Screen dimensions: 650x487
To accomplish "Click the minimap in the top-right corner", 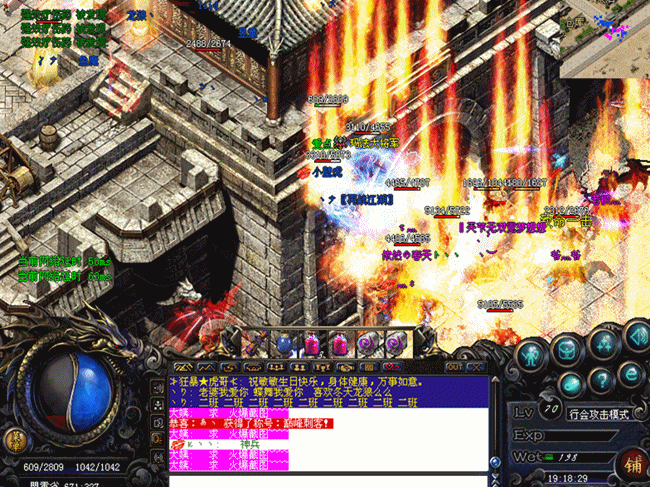I will click(x=604, y=38).
